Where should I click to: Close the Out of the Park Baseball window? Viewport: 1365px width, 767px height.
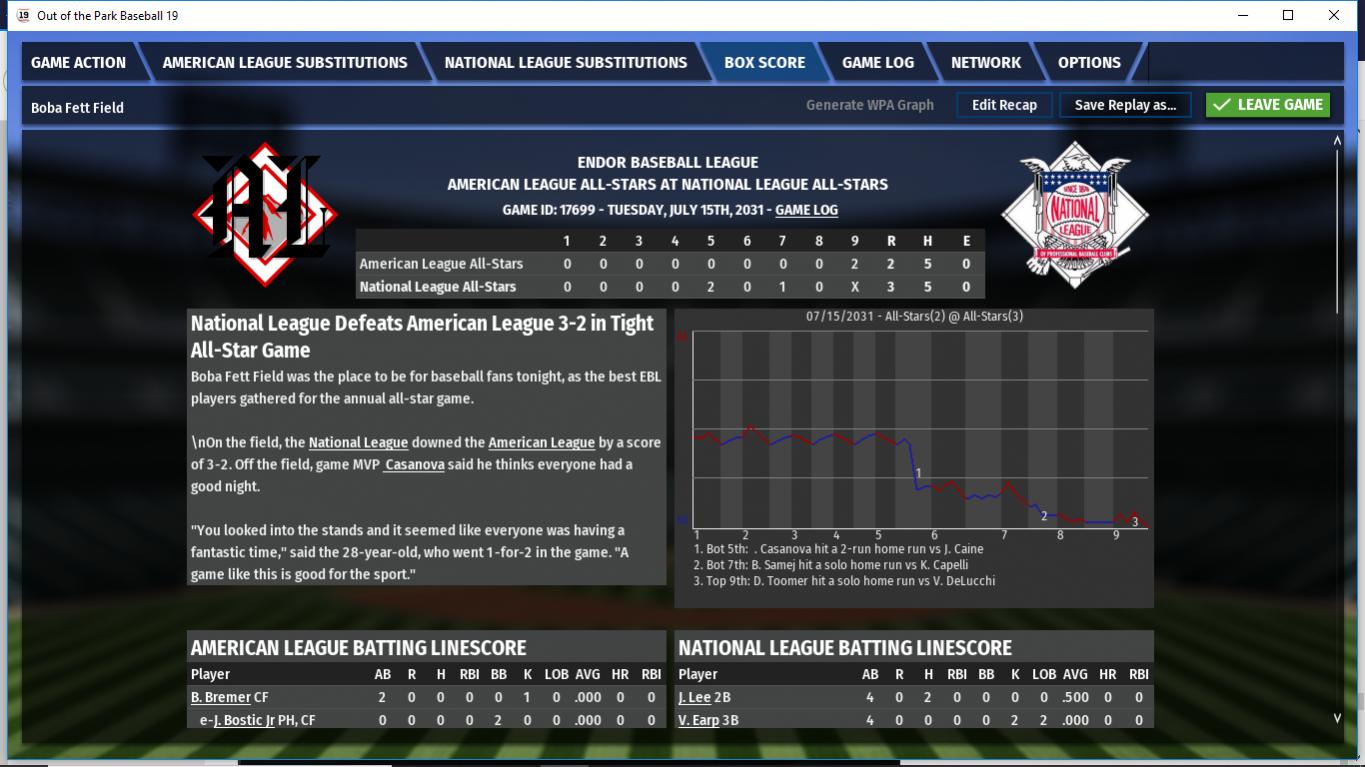pyautogui.click(x=1333, y=15)
